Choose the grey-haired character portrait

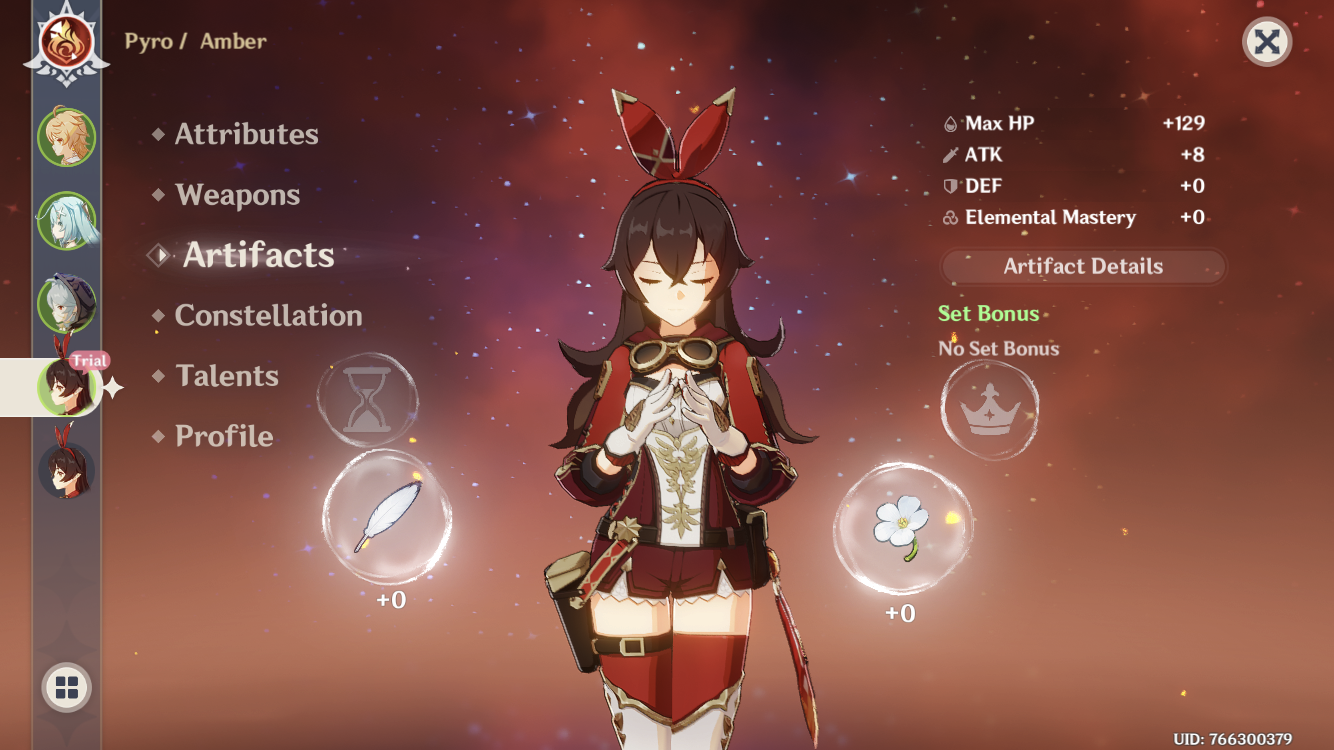(66, 304)
